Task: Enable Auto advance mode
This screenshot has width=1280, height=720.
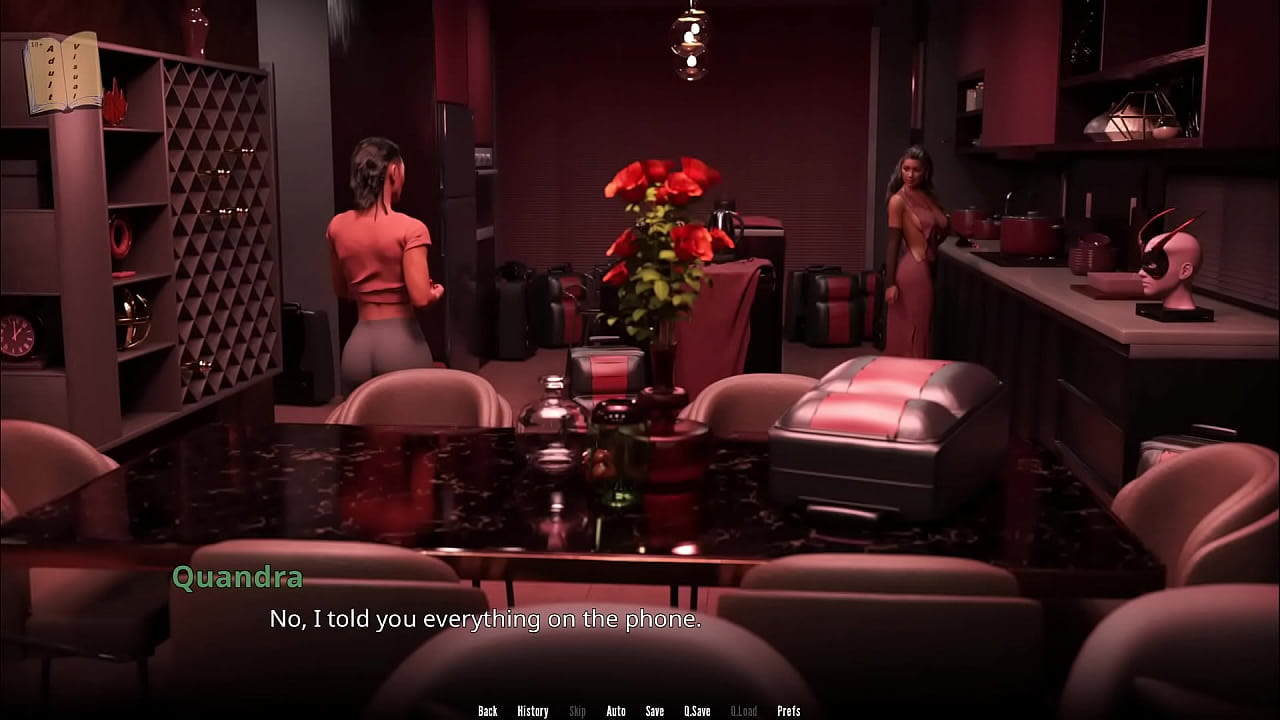Action: (x=616, y=711)
